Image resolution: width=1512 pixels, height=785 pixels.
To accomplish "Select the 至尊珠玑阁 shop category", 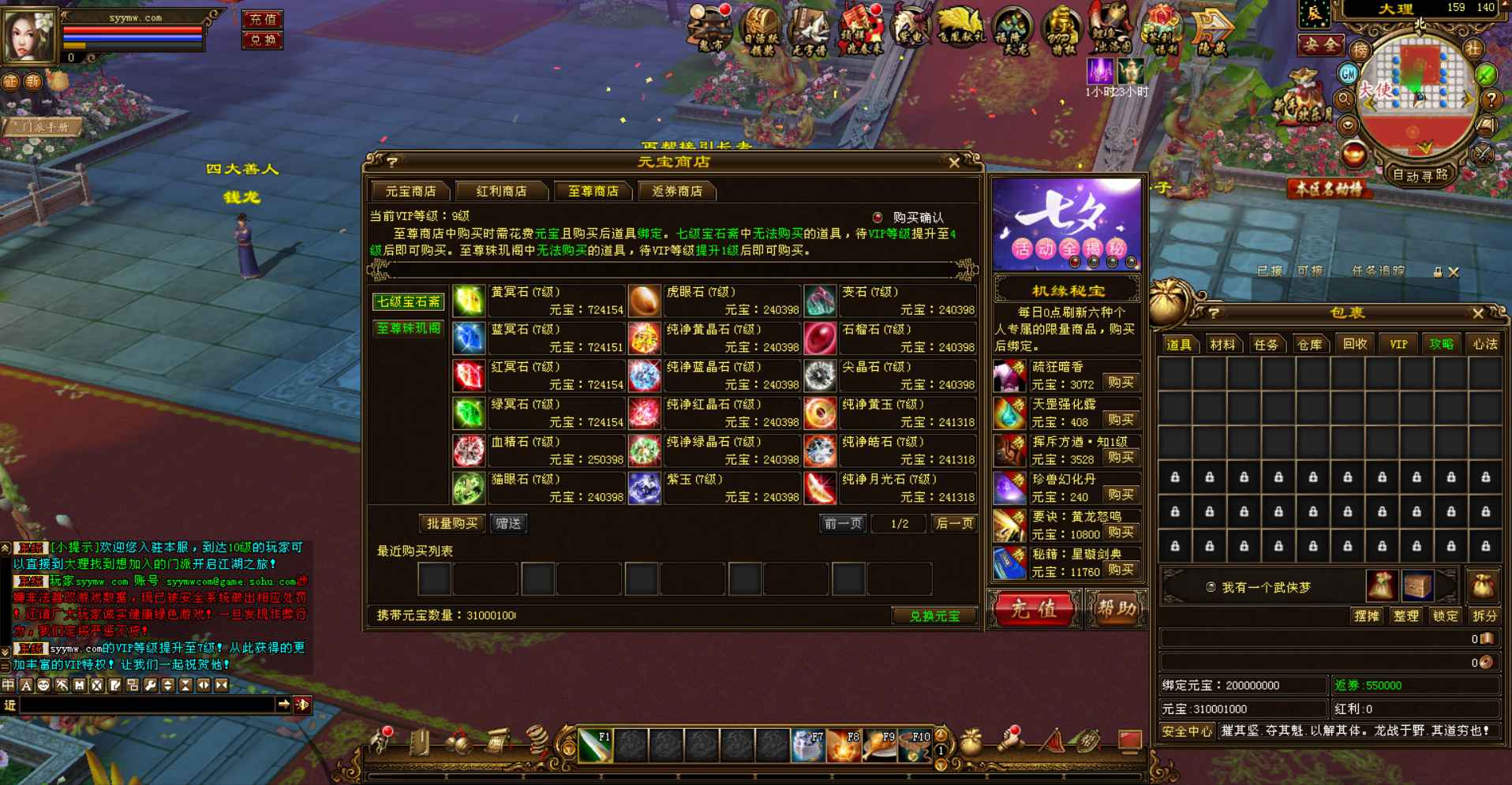I will pyautogui.click(x=408, y=328).
